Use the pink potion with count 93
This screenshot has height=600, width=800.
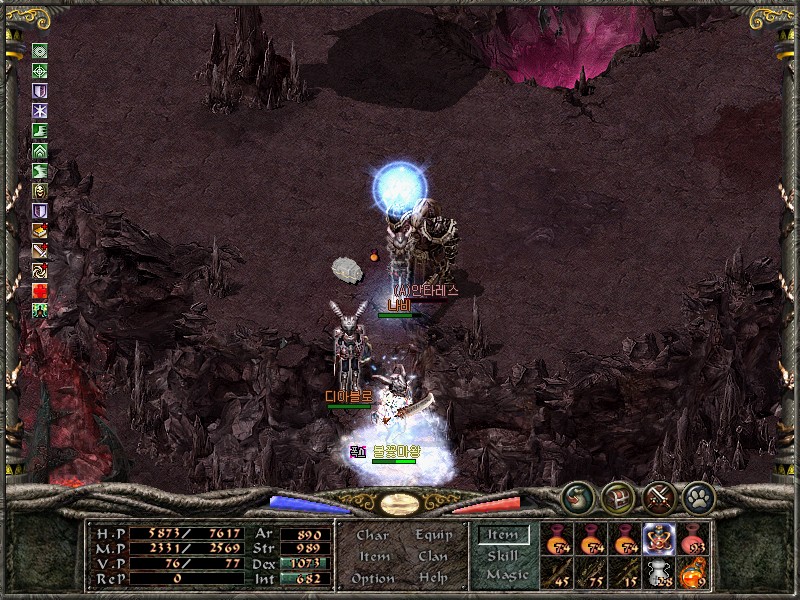click(x=693, y=540)
